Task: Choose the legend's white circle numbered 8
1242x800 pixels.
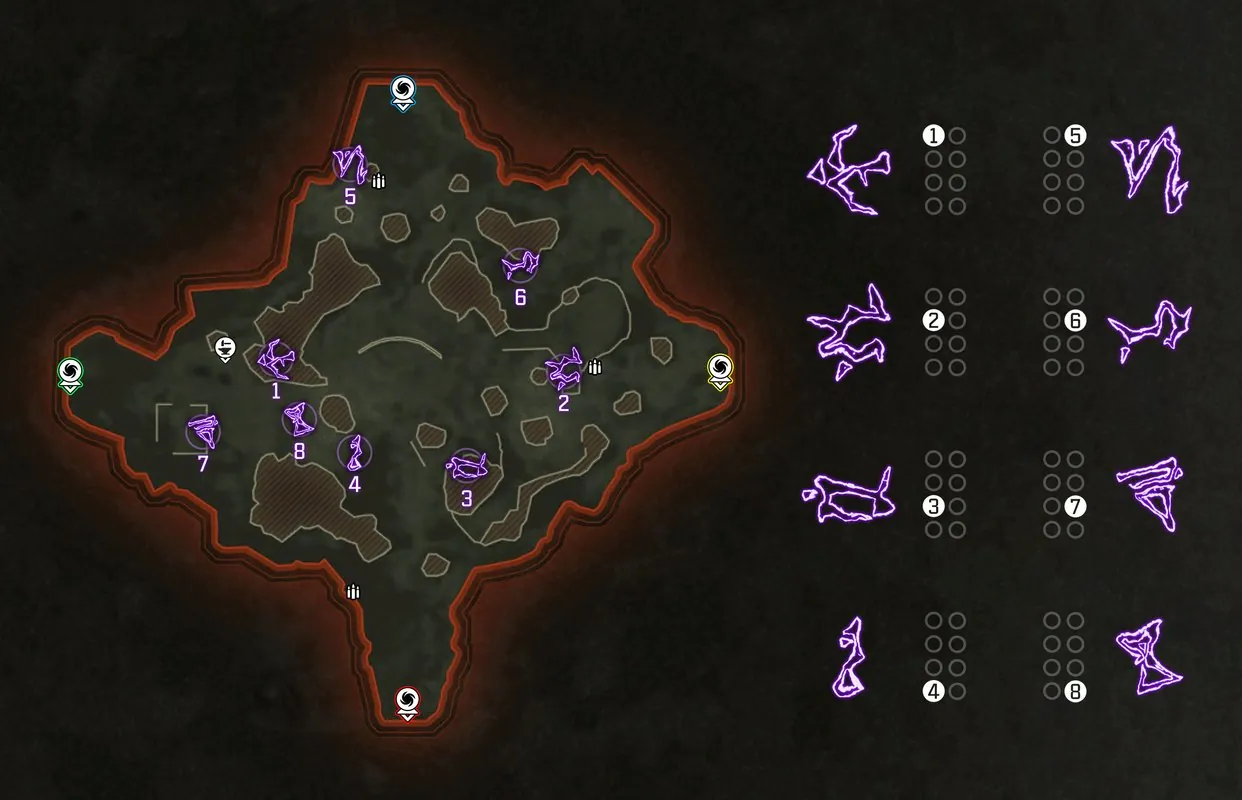Action: [x=1075, y=691]
